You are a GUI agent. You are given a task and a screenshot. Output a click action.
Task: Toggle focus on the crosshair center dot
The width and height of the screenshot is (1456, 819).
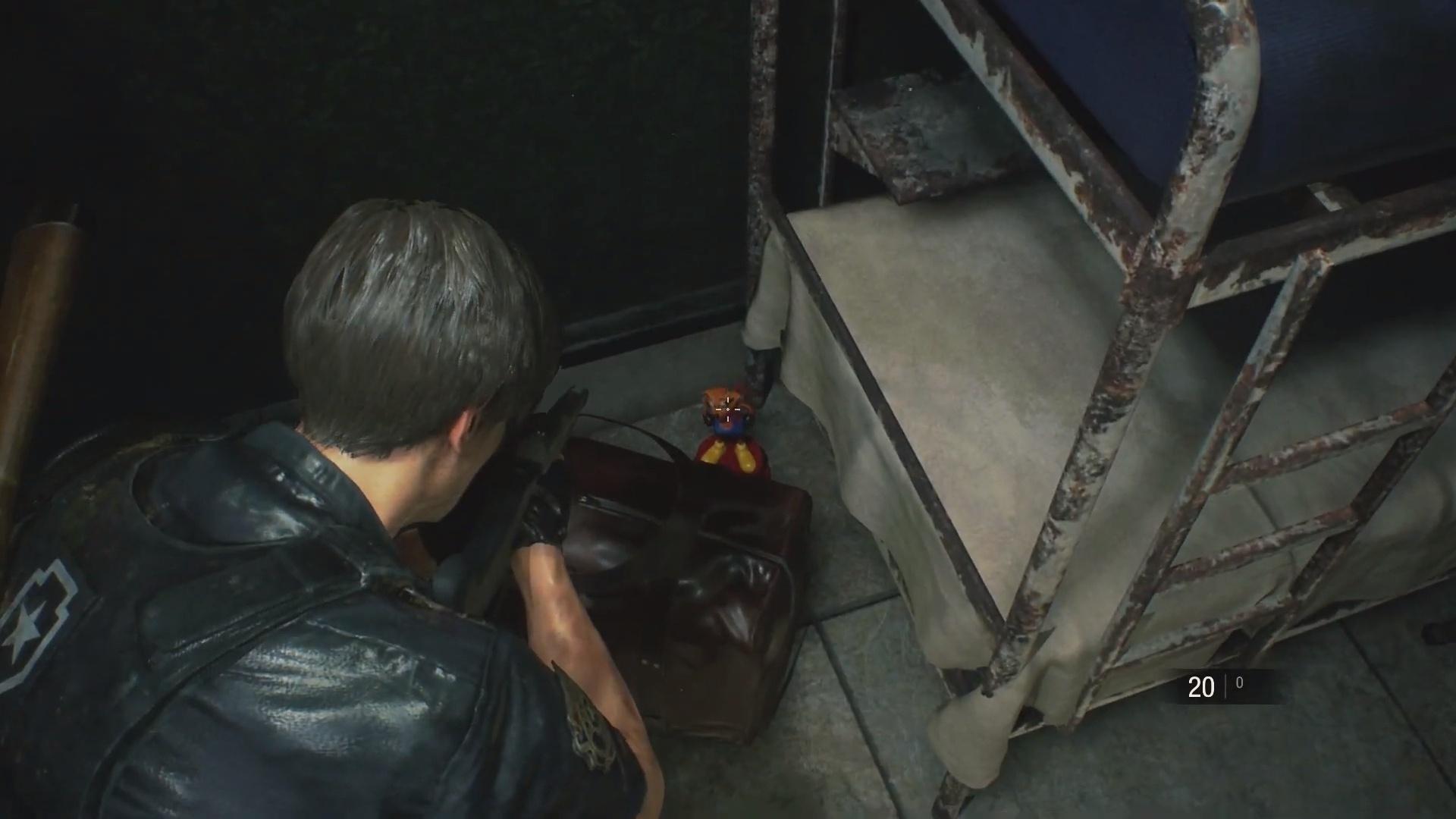coord(728,409)
